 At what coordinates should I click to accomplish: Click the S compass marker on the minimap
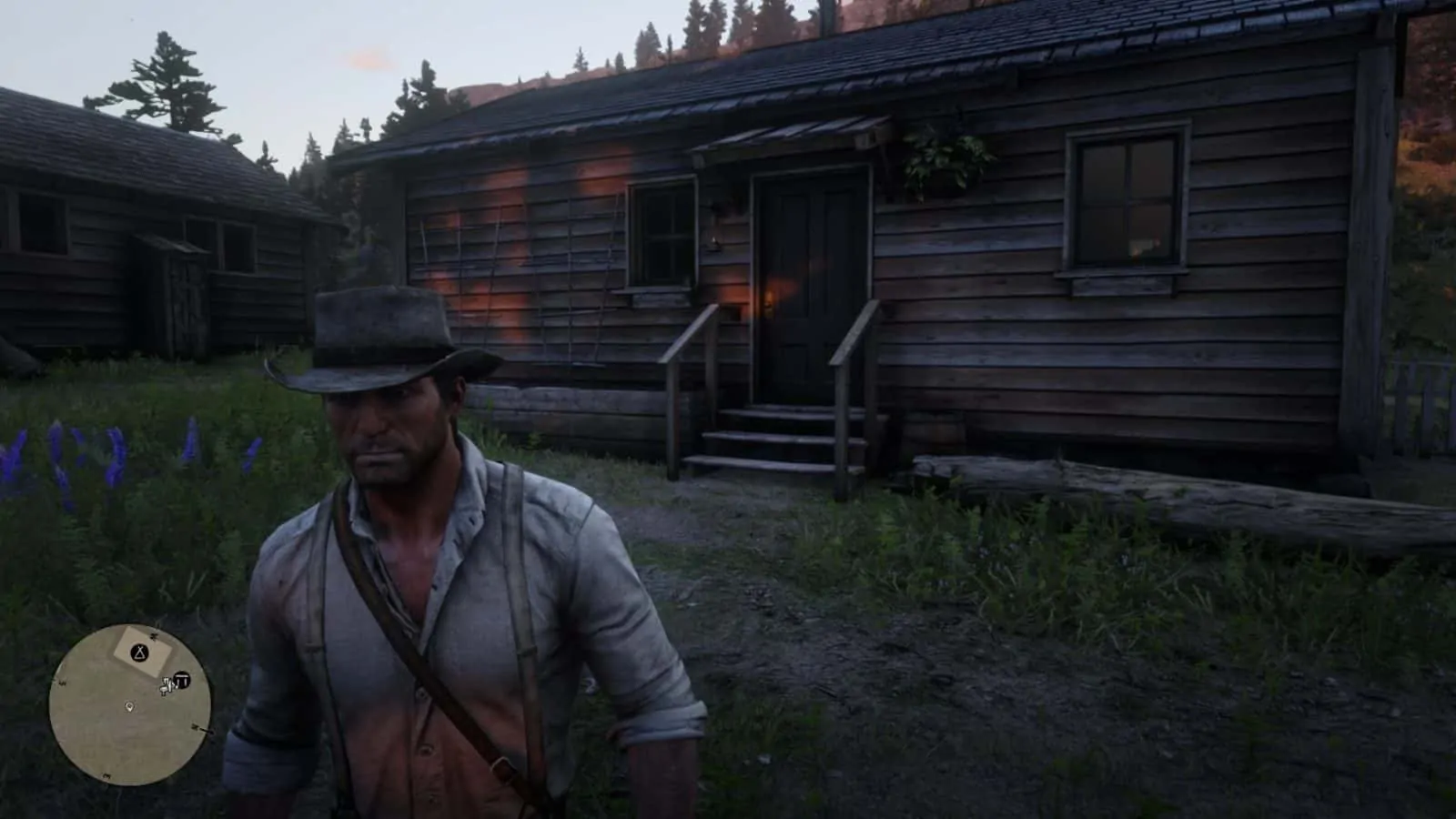(106, 774)
